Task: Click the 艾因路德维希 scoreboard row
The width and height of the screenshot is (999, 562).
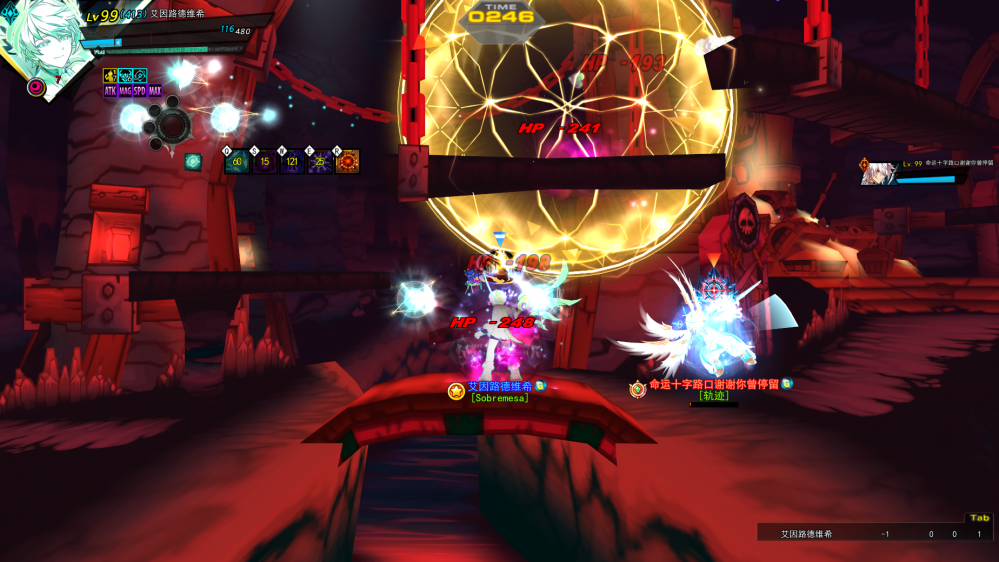Action: coord(860,534)
